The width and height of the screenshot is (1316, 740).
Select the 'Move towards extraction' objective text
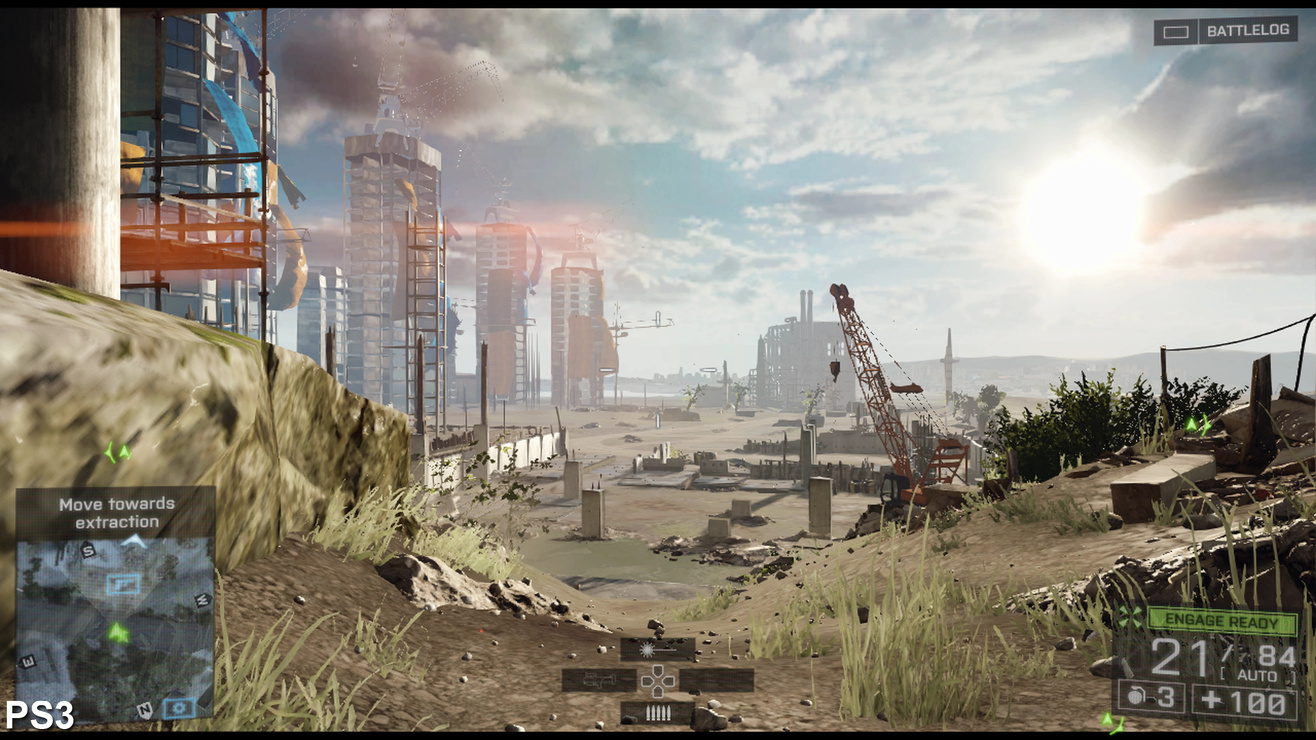coord(116,512)
